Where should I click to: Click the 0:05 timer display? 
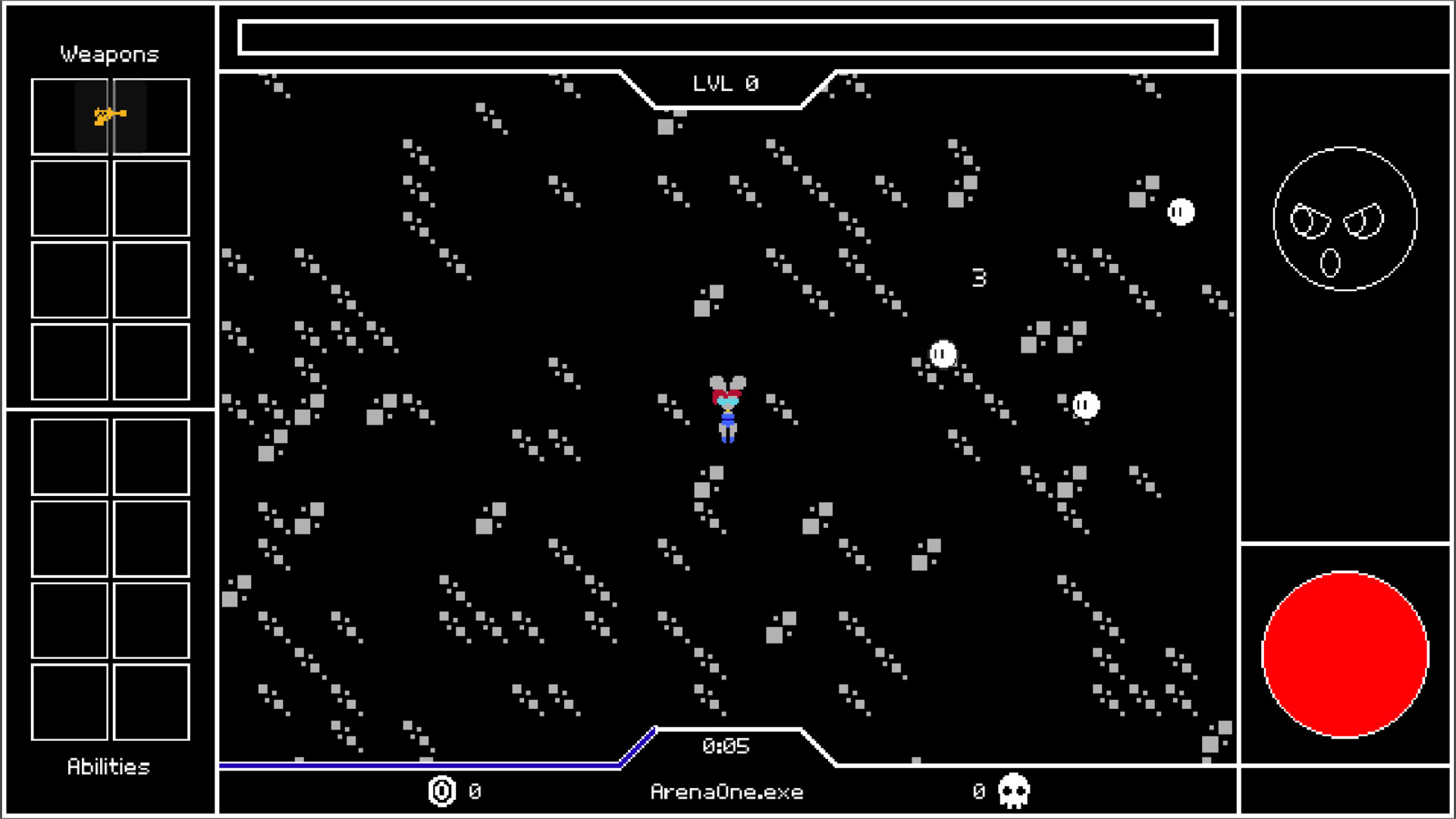click(x=726, y=746)
